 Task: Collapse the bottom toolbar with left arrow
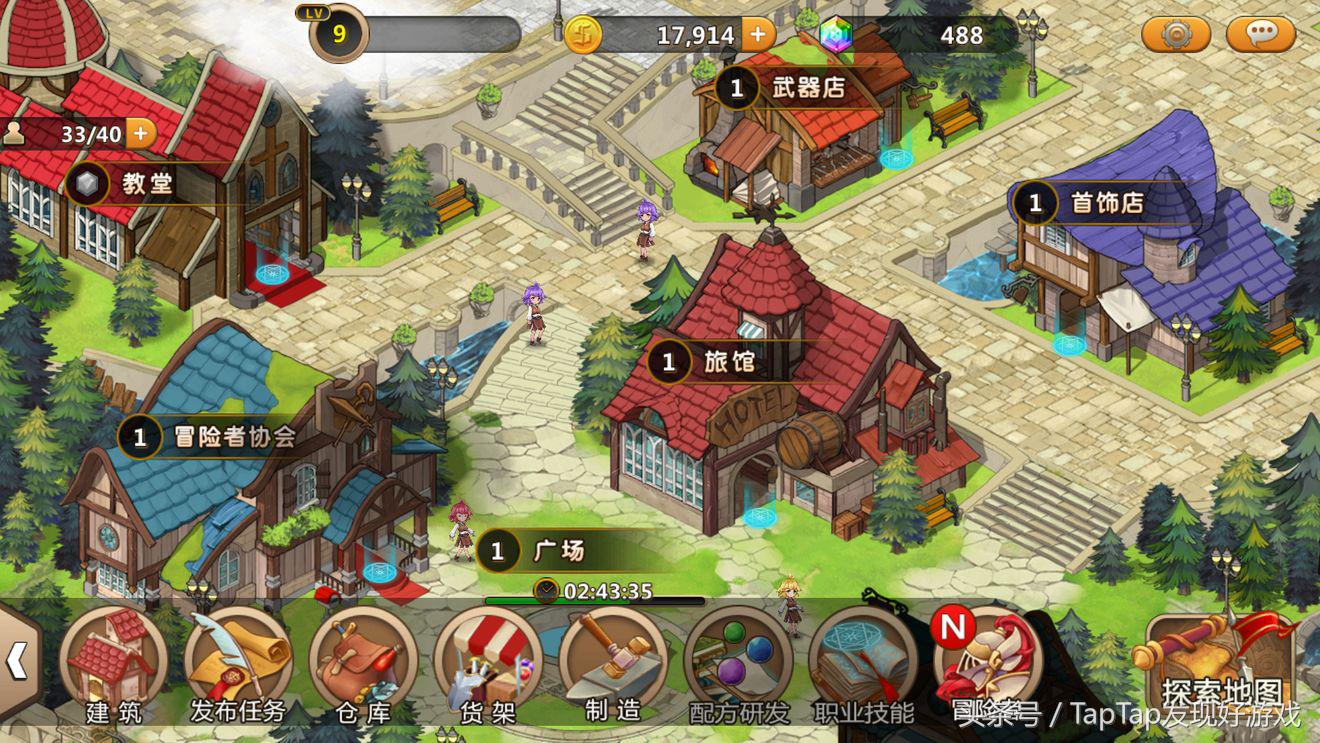tap(17, 660)
